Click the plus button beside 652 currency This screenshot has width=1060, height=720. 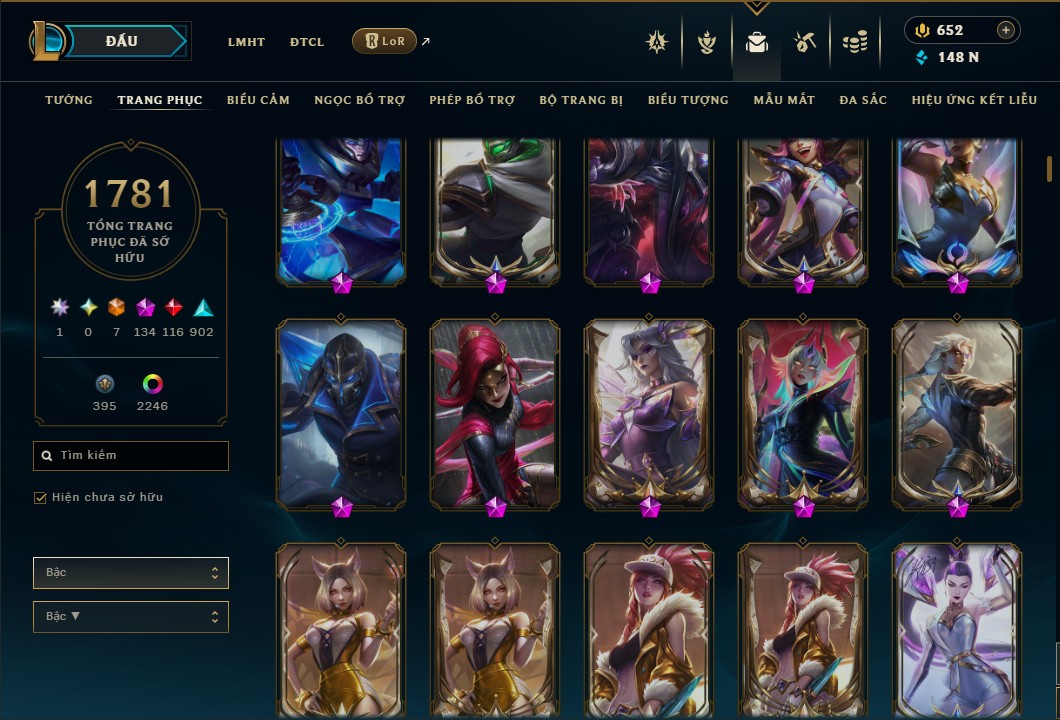pyautogui.click(x=1005, y=30)
